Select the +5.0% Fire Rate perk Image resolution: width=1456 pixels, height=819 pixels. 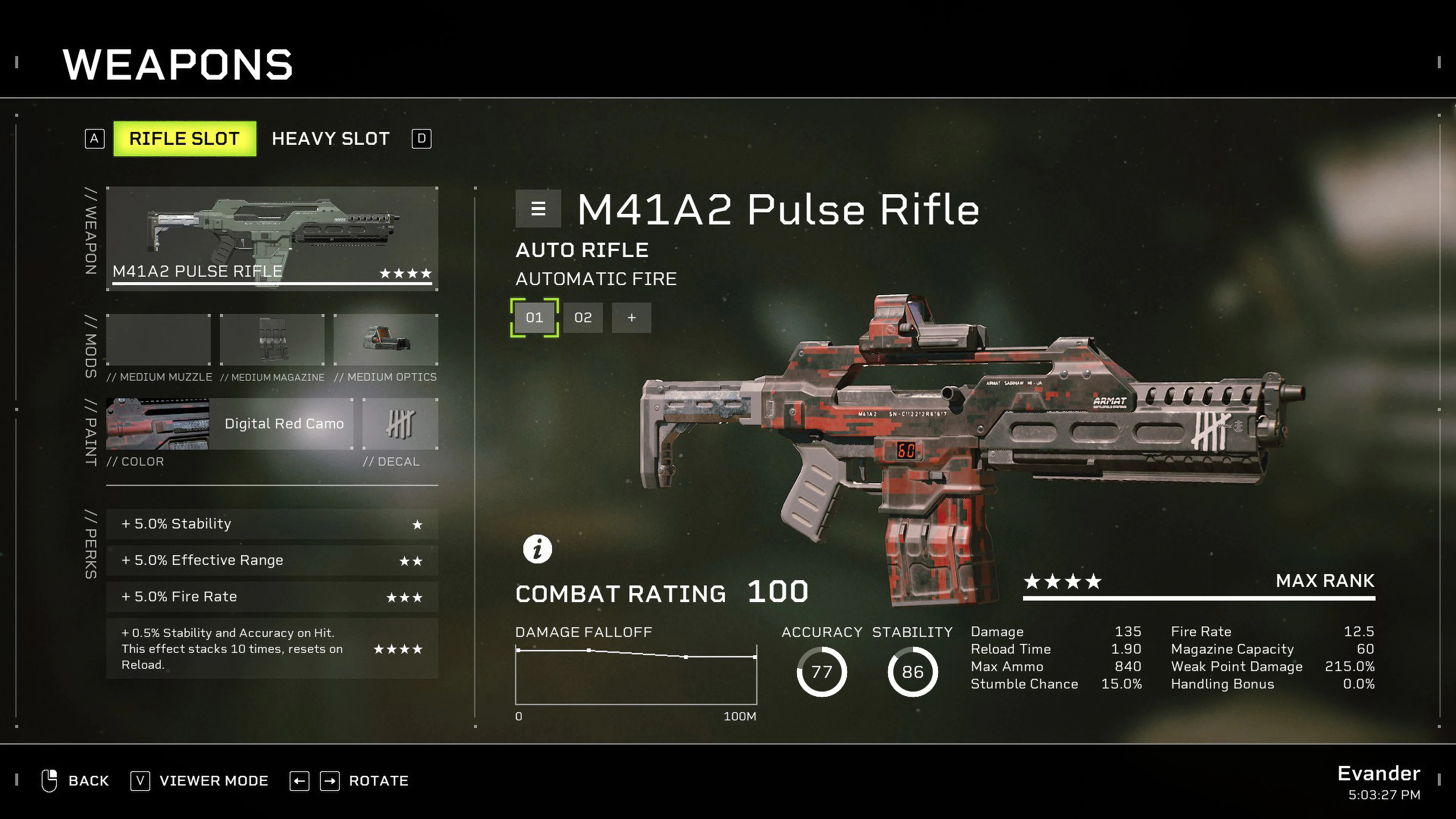(271, 596)
